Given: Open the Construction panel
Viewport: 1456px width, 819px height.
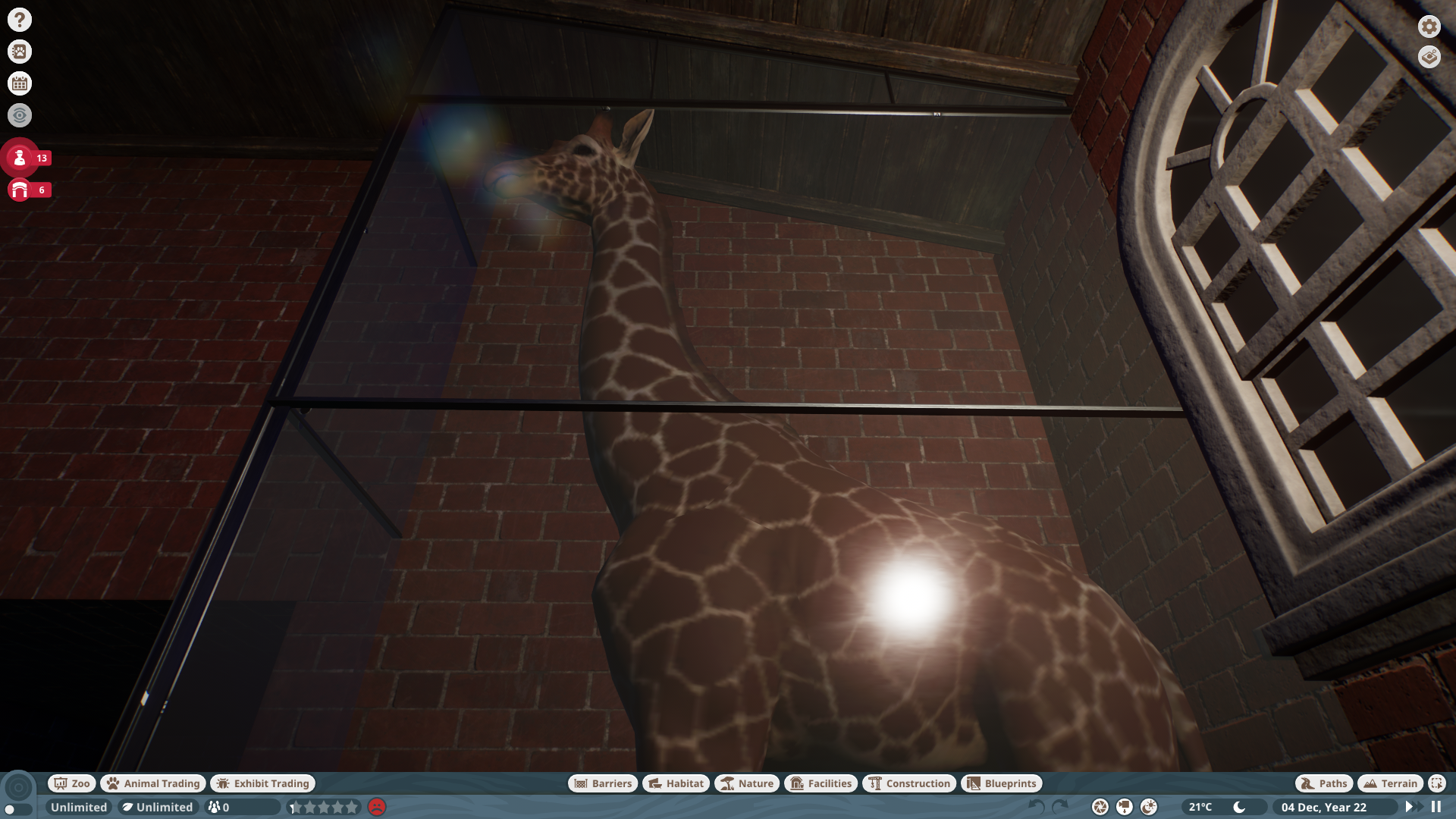Looking at the screenshot, I should click(908, 783).
